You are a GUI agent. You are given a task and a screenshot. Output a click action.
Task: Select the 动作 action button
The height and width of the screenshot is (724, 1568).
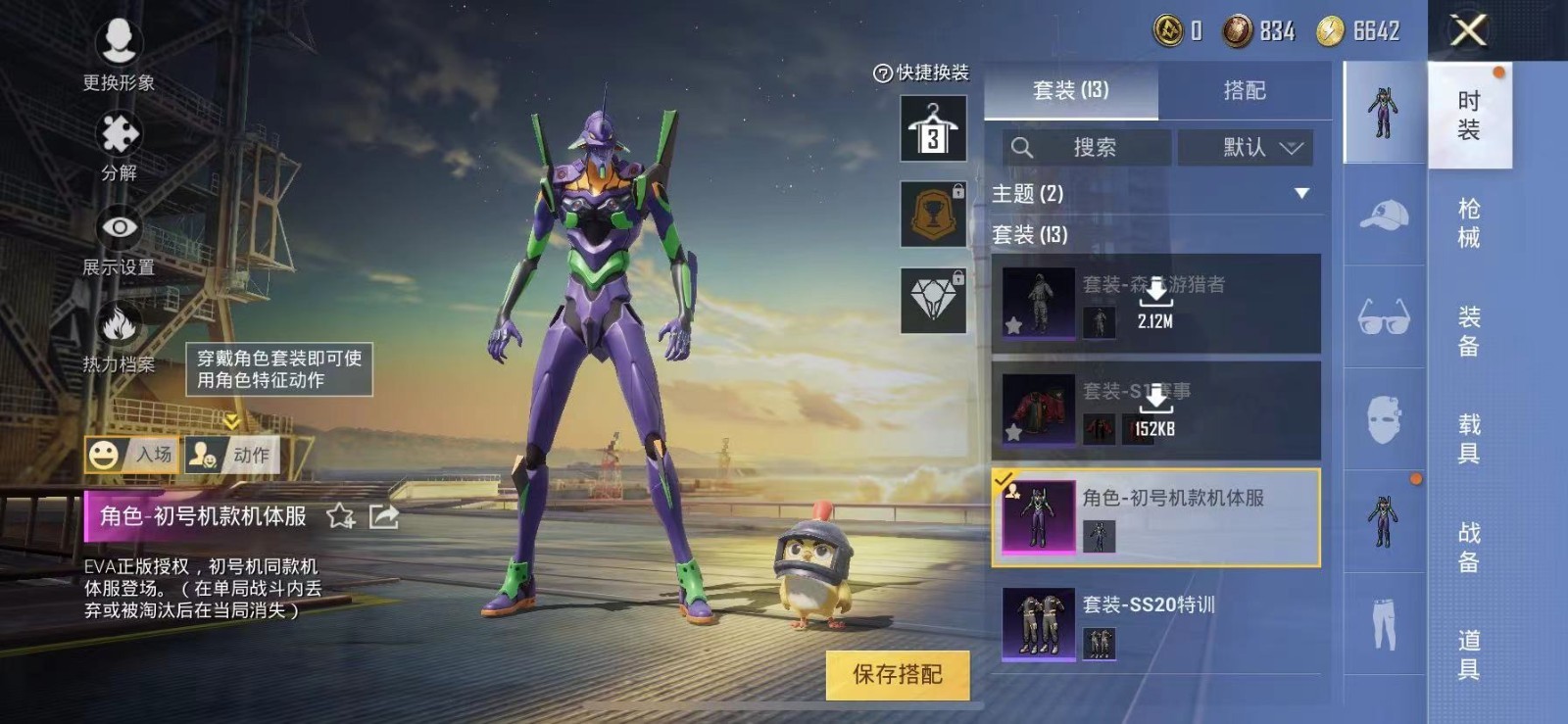tap(231, 455)
